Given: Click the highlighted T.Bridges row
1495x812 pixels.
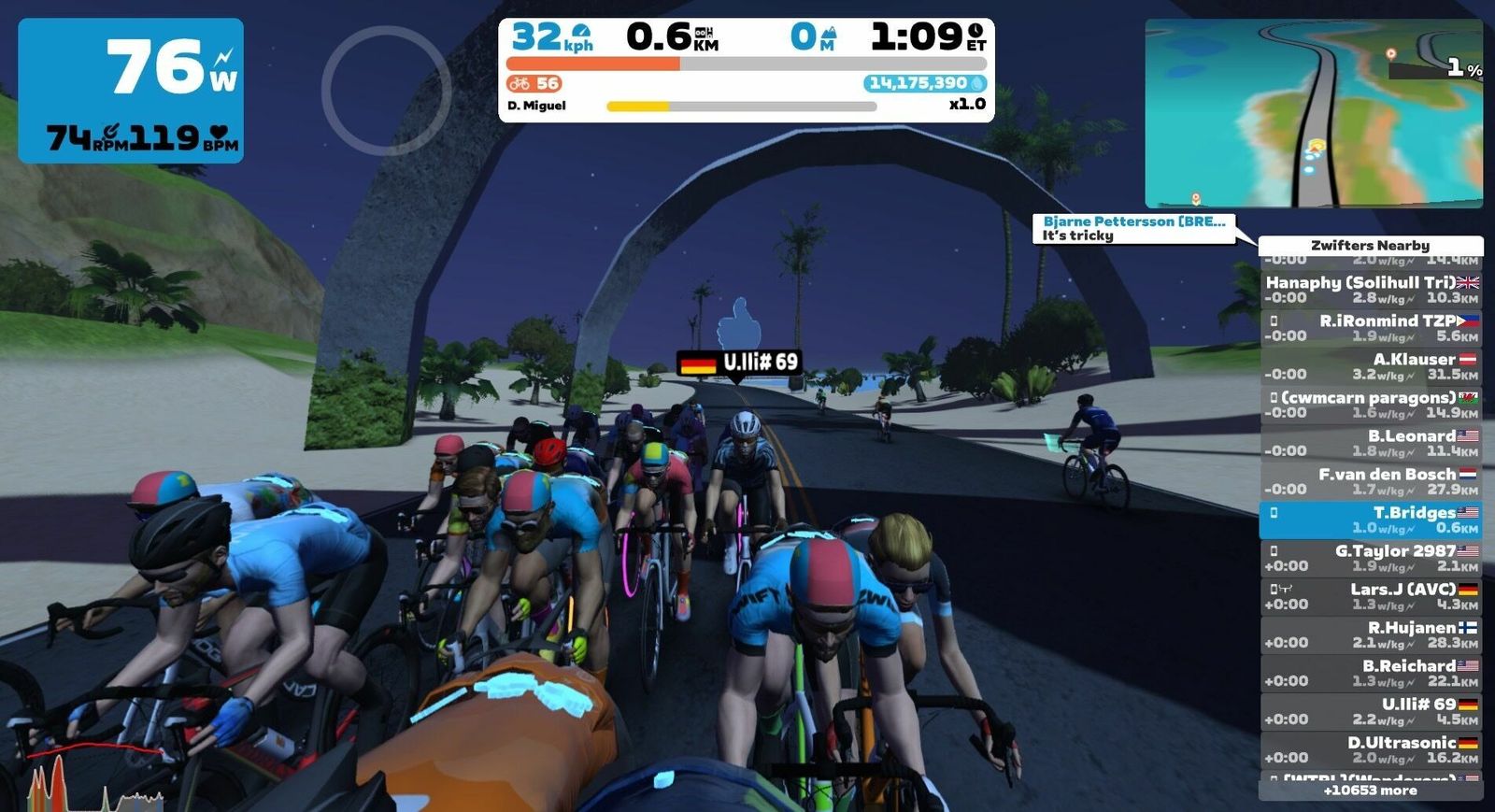Looking at the screenshot, I should click(1371, 520).
